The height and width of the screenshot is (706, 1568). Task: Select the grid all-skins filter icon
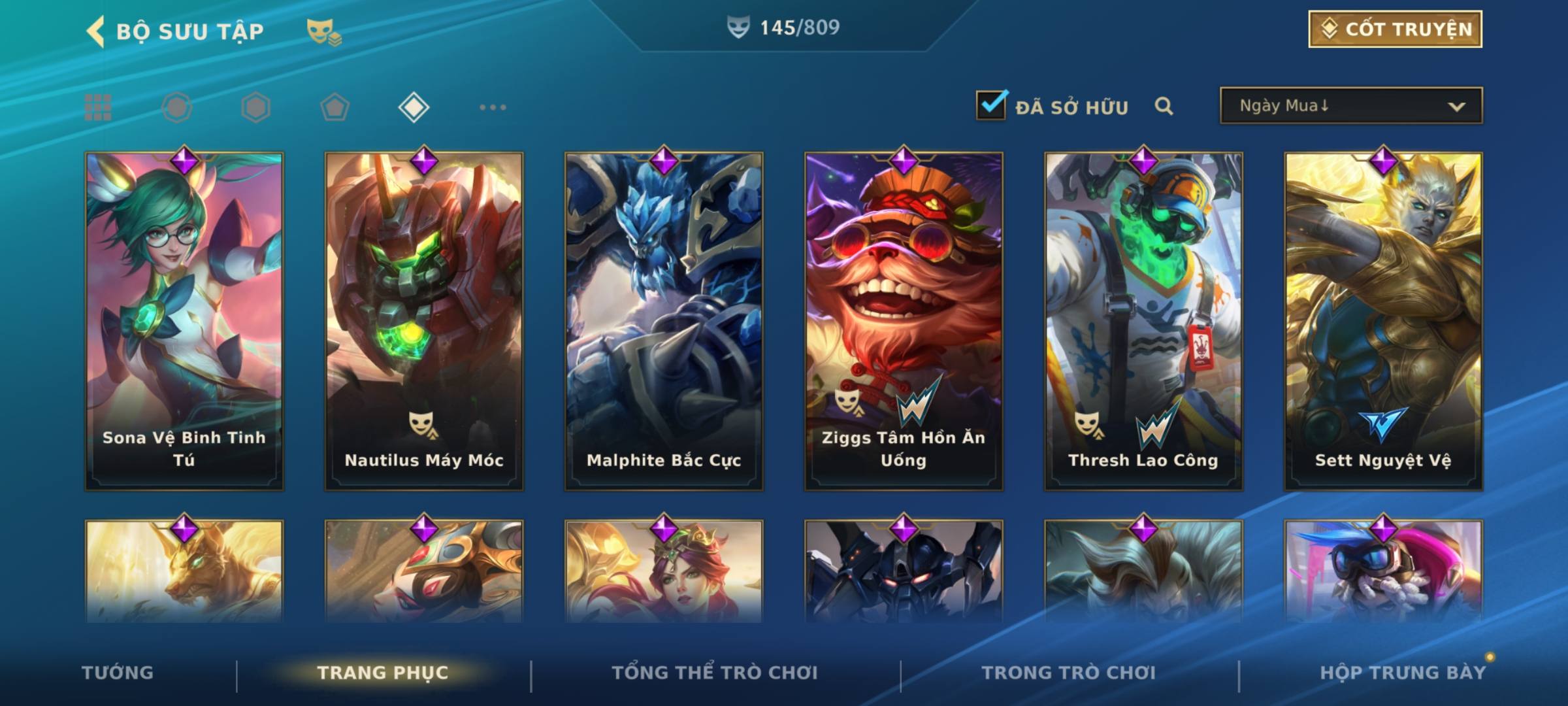click(x=98, y=107)
